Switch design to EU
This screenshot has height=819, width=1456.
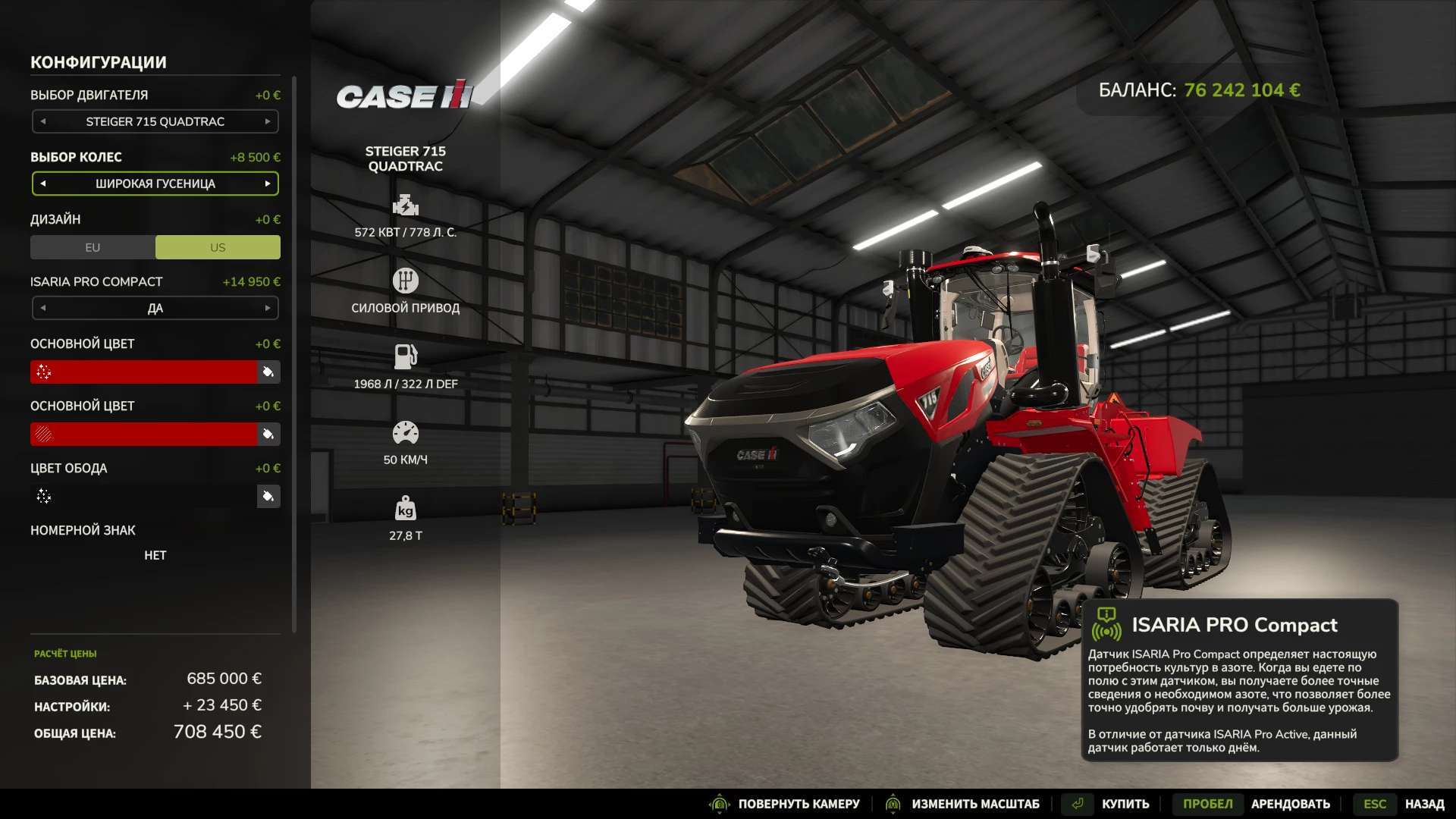coord(93,247)
